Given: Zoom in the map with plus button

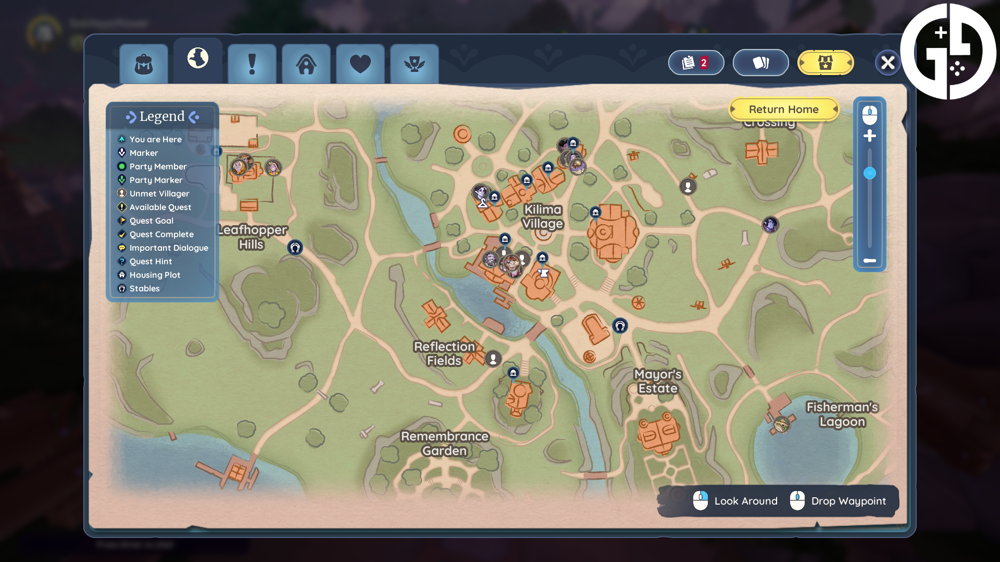Looking at the screenshot, I should click(869, 136).
